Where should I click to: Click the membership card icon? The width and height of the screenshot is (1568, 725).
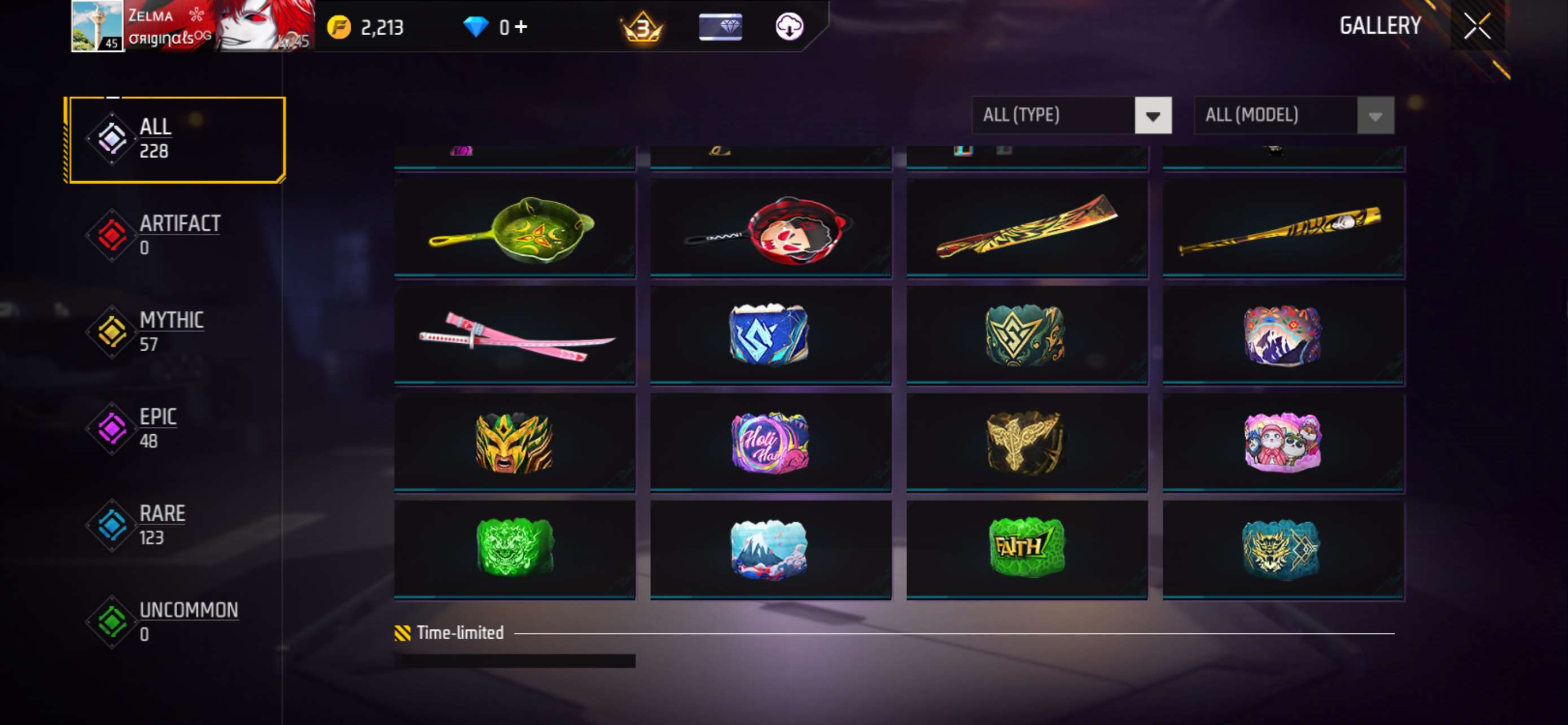click(720, 26)
